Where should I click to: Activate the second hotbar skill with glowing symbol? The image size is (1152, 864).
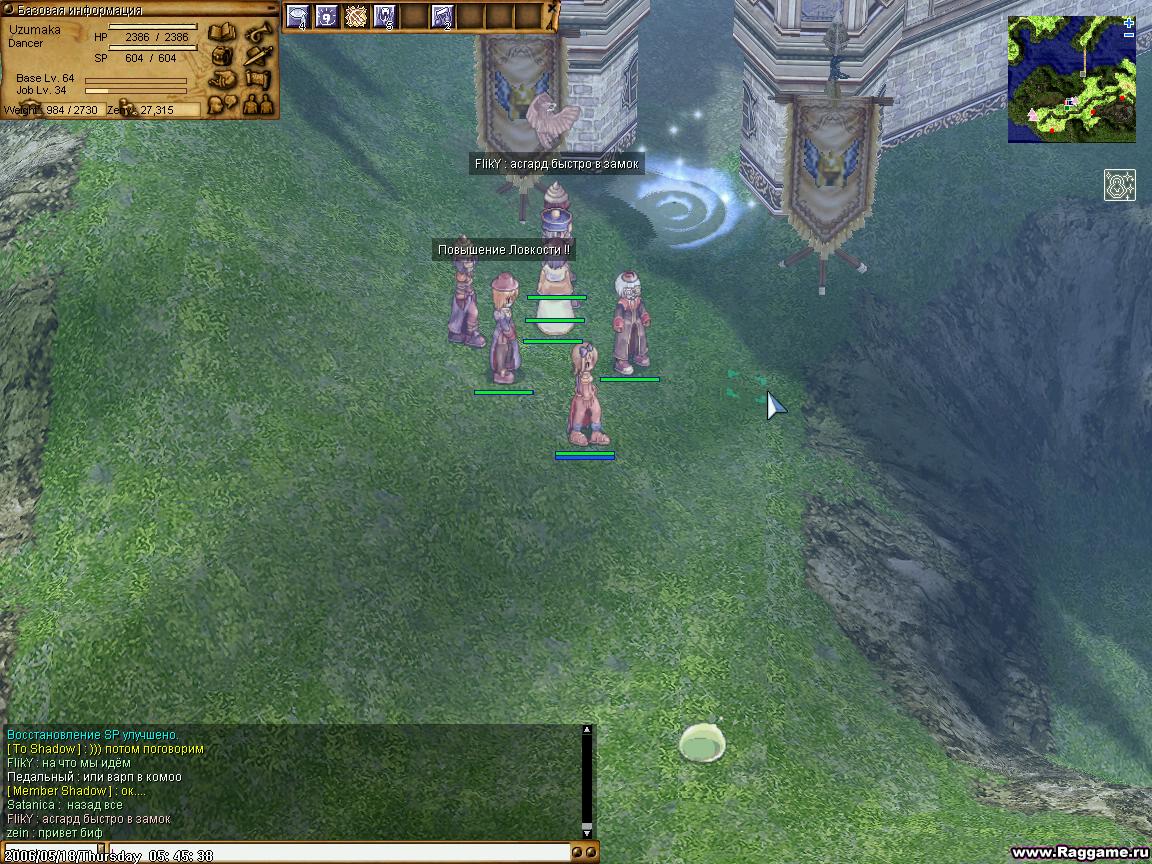[327, 16]
